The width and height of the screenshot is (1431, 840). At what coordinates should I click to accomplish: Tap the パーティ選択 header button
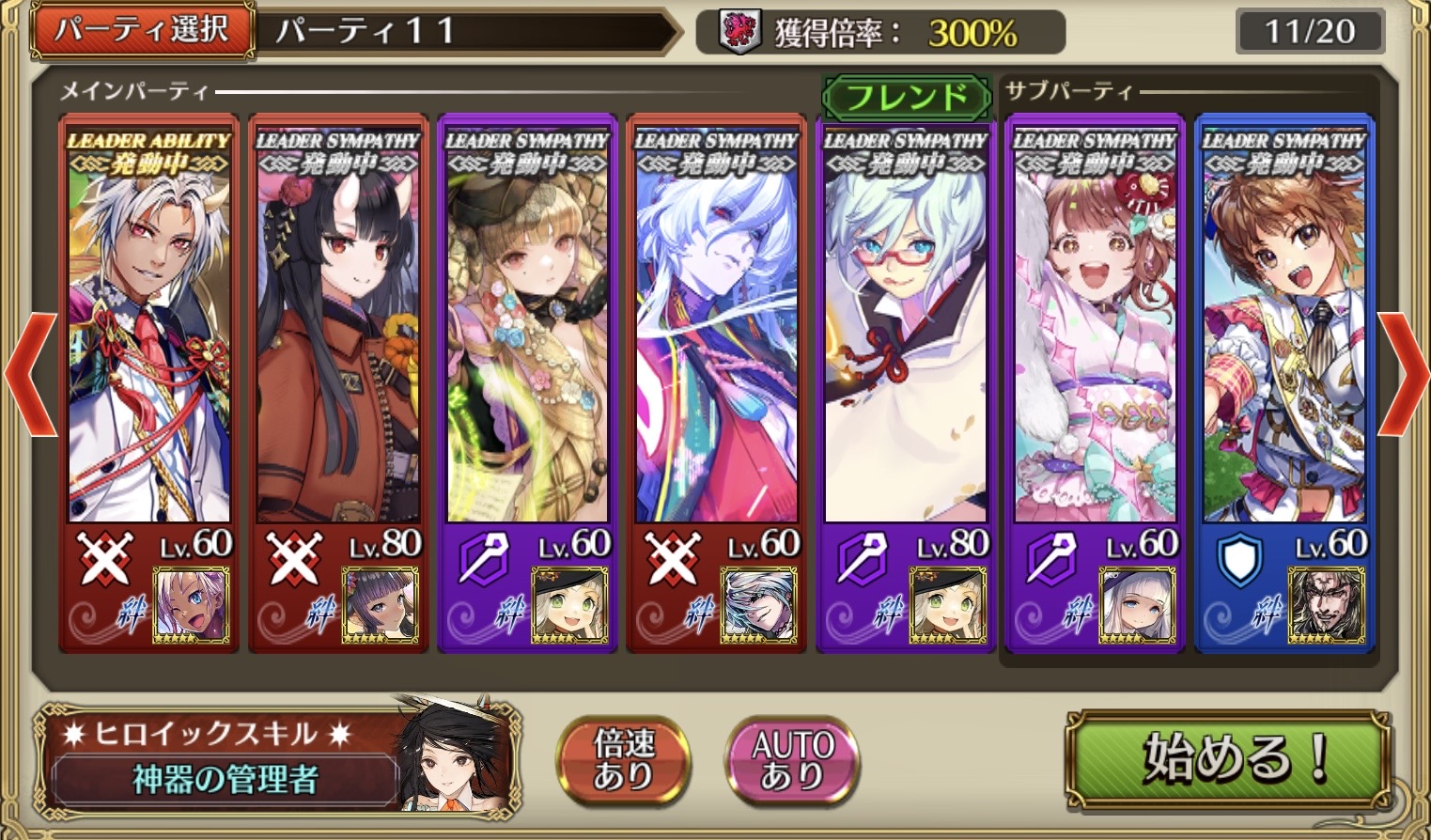tap(143, 31)
